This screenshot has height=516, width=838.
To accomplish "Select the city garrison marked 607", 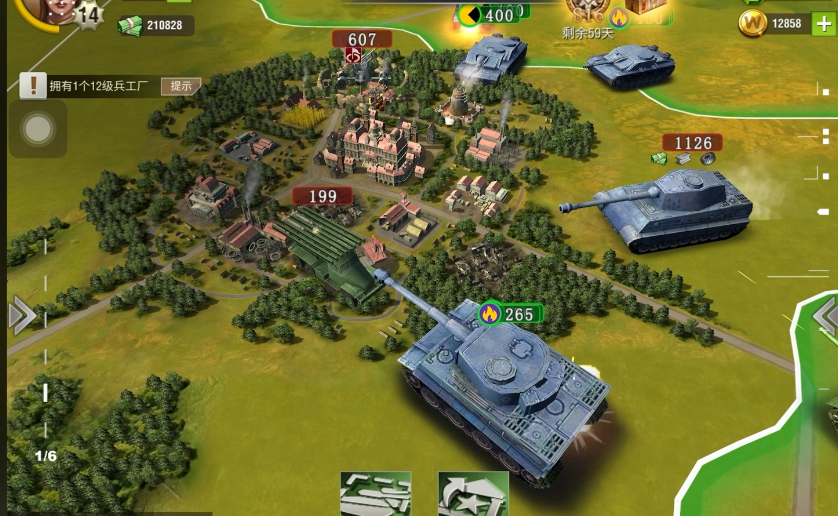I will click(362, 41).
